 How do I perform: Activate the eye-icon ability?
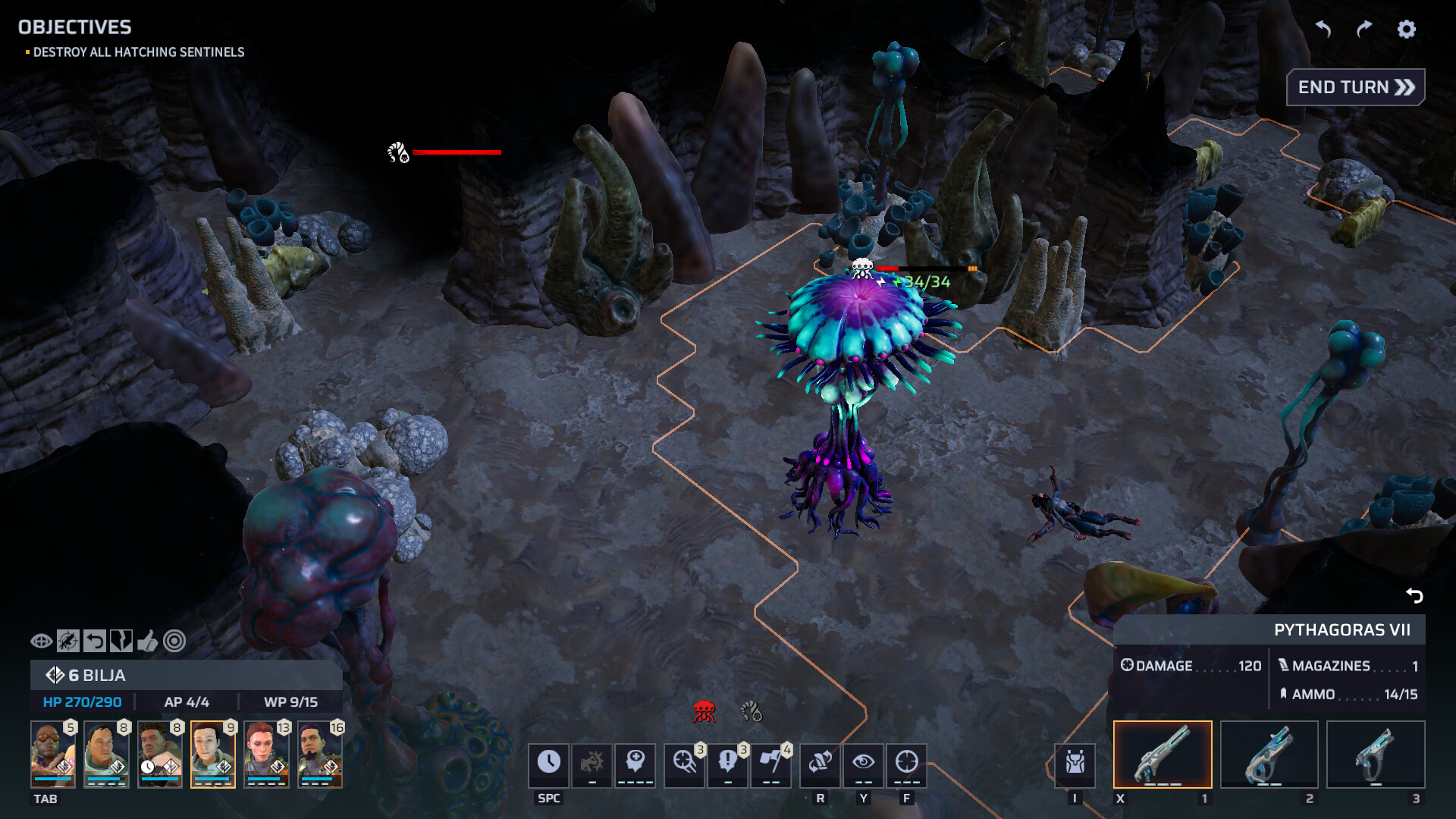click(x=863, y=762)
